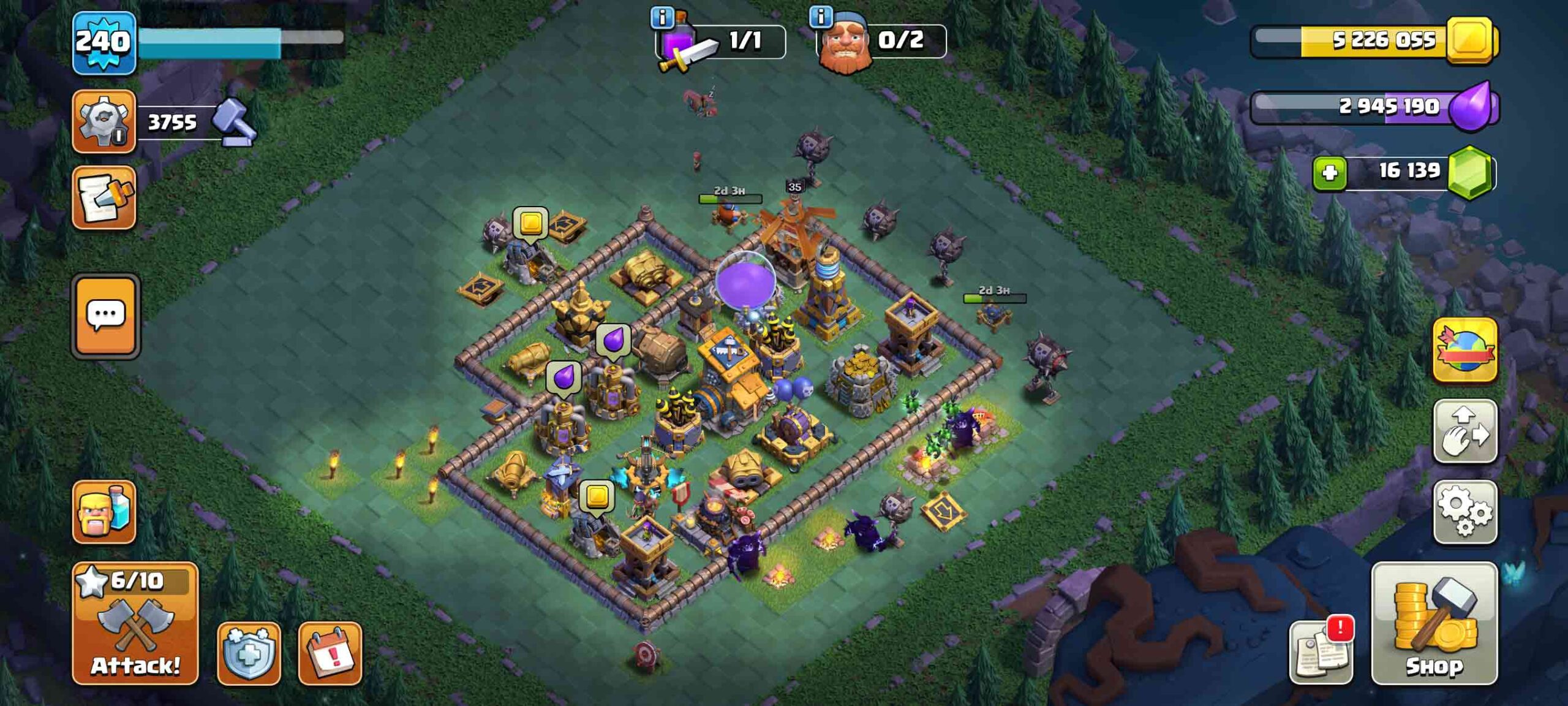Screen dimensions: 1568x706
Task: Open the events calendar button
Action: (x=330, y=653)
